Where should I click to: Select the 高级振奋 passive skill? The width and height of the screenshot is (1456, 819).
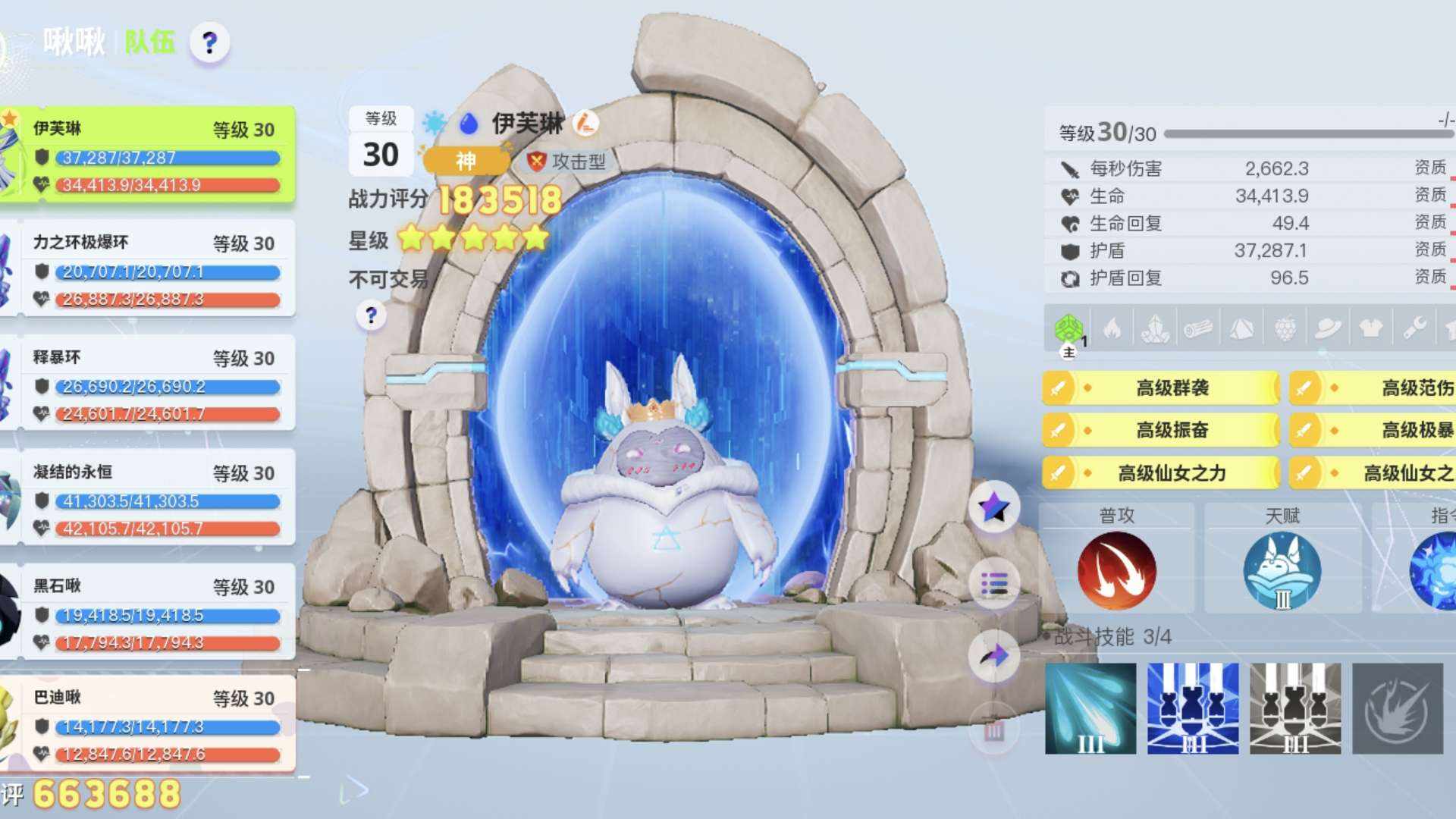[x=1160, y=431]
